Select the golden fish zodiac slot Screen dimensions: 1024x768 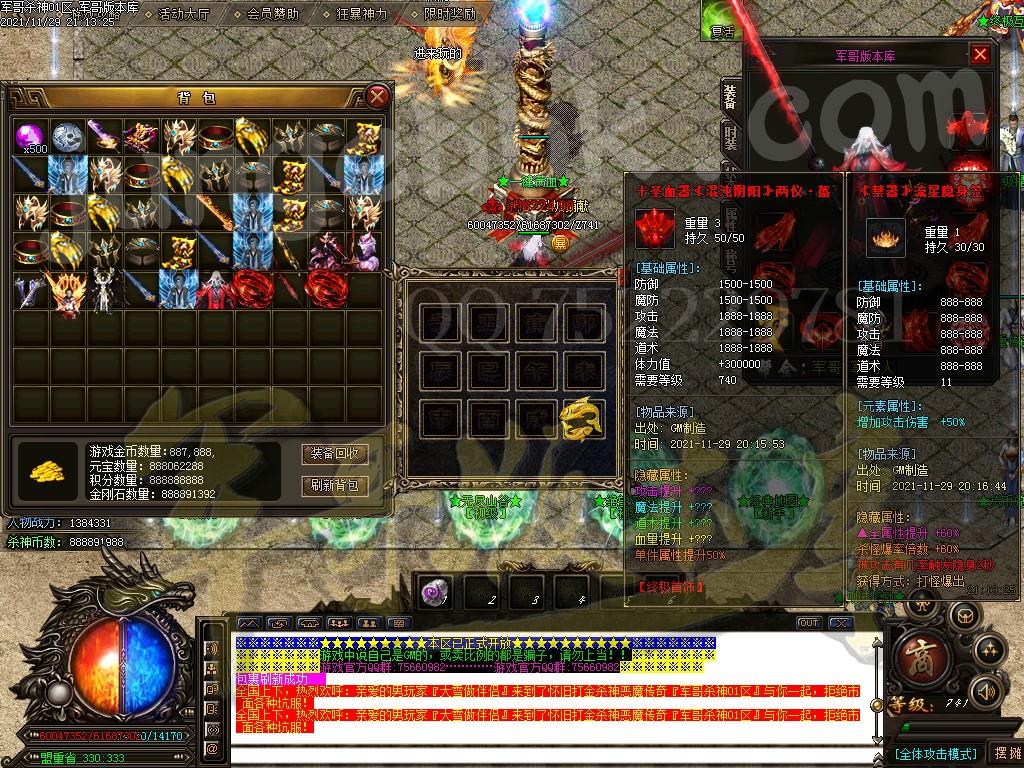pyautogui.click(x=581, y=418)
